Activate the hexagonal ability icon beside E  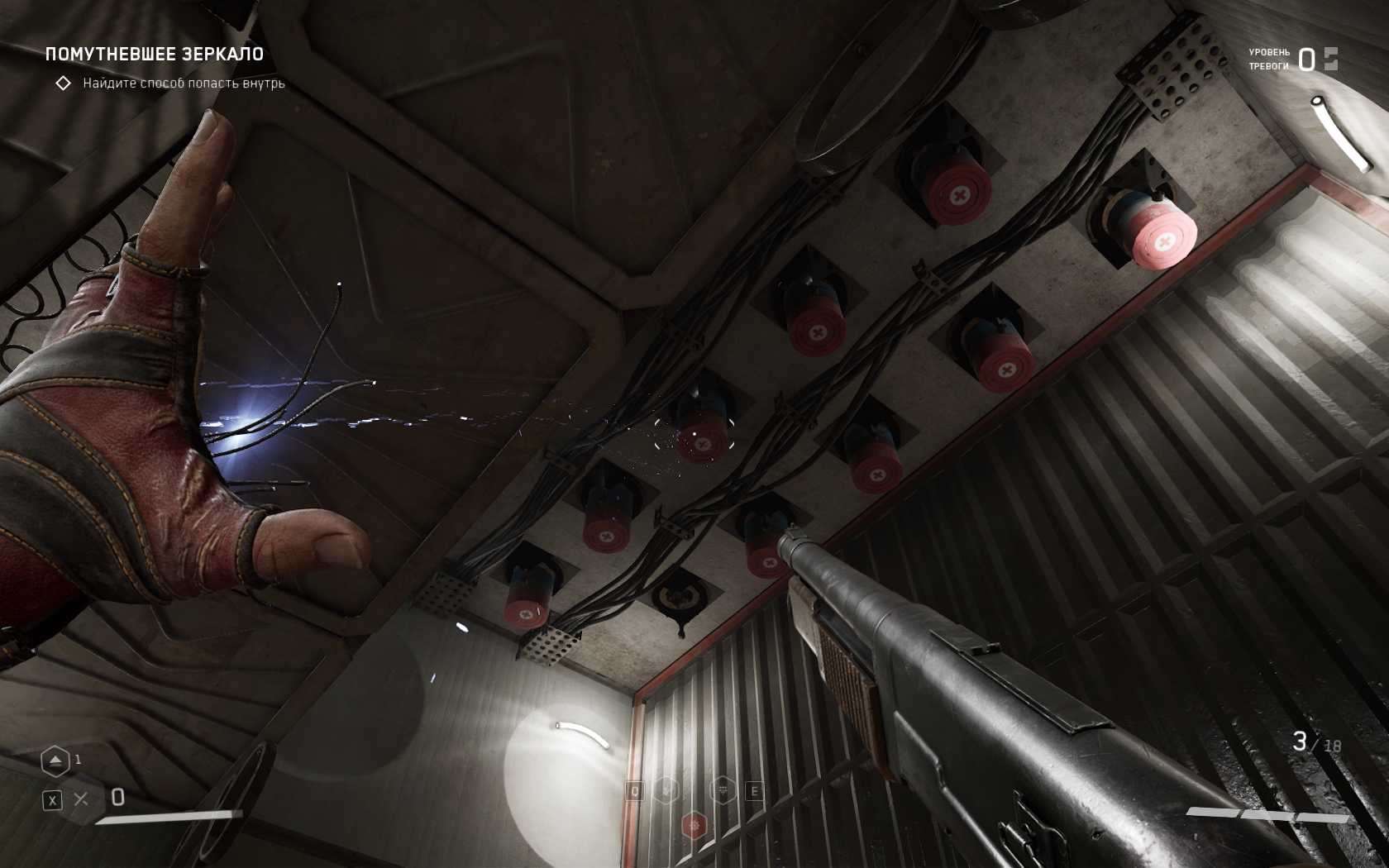click(x=723, y=790)
